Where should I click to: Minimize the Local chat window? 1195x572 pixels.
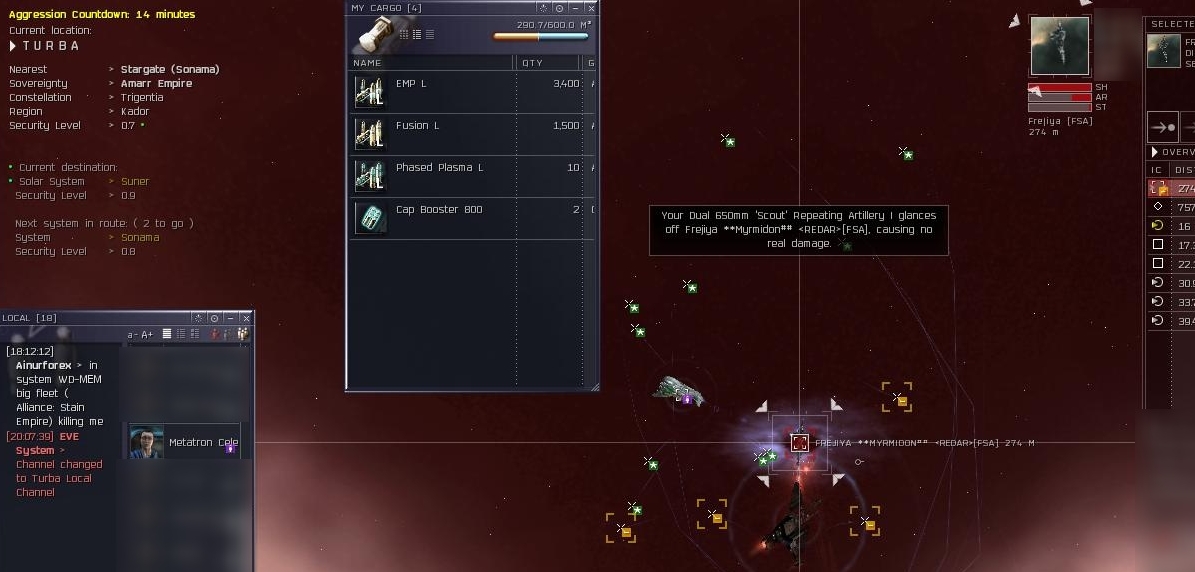(230, 318)
